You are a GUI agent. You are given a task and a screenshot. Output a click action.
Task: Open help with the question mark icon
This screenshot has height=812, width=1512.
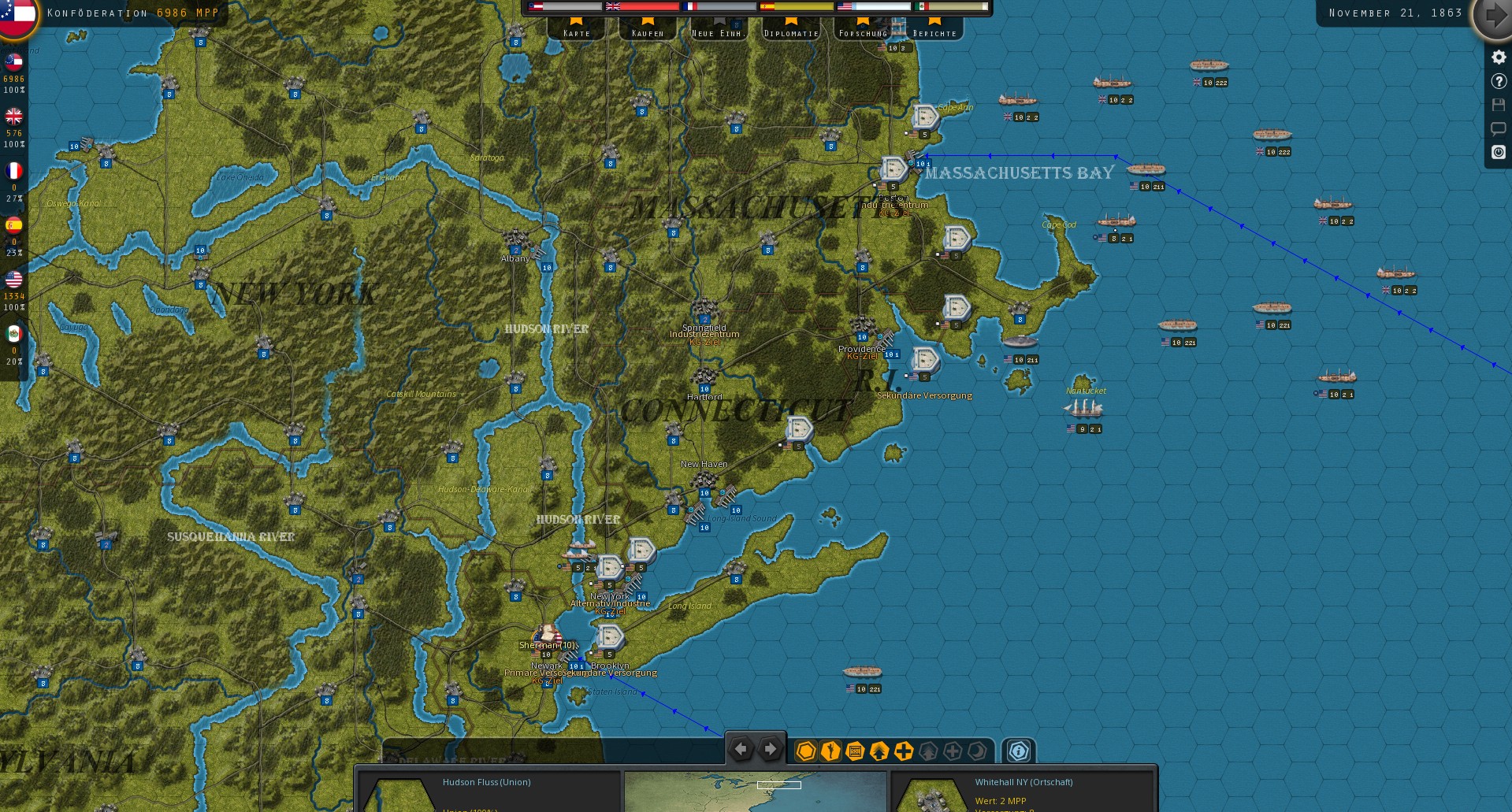point(1499,81)
